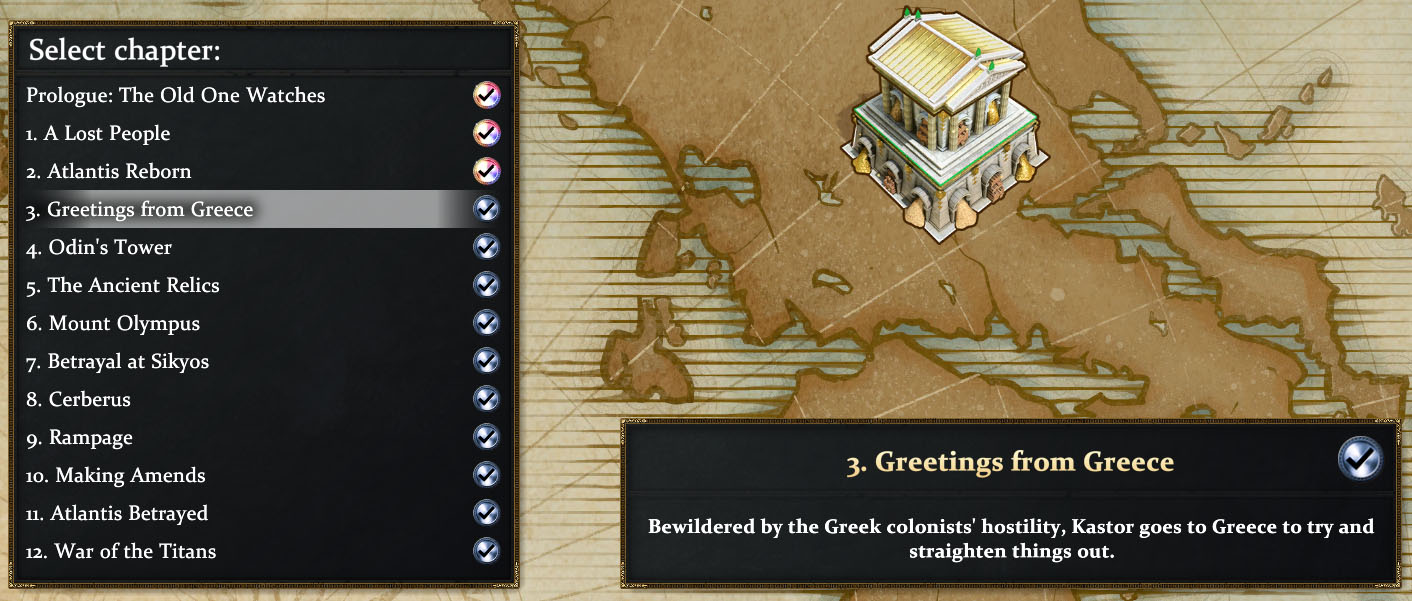Choose chapter 1. A Lost People
The width and height of the screenshot is (1412, 601).
tap(99, 134)
